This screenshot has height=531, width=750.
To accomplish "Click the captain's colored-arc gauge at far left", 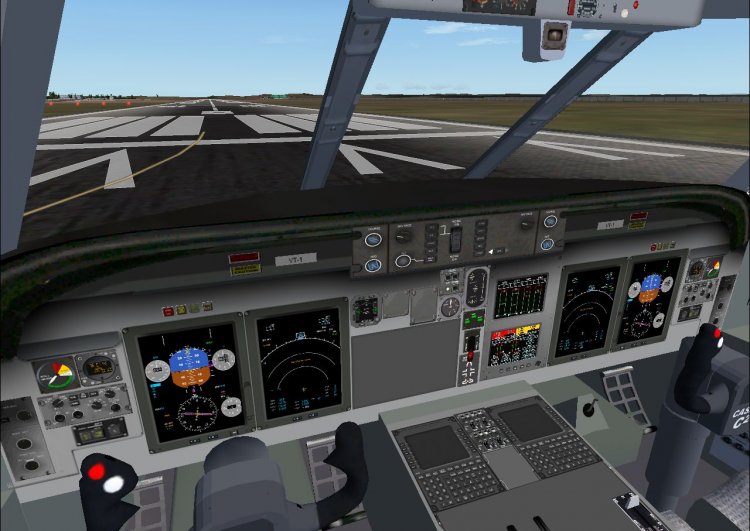I will pyautogui.click(x=55, y=376).
